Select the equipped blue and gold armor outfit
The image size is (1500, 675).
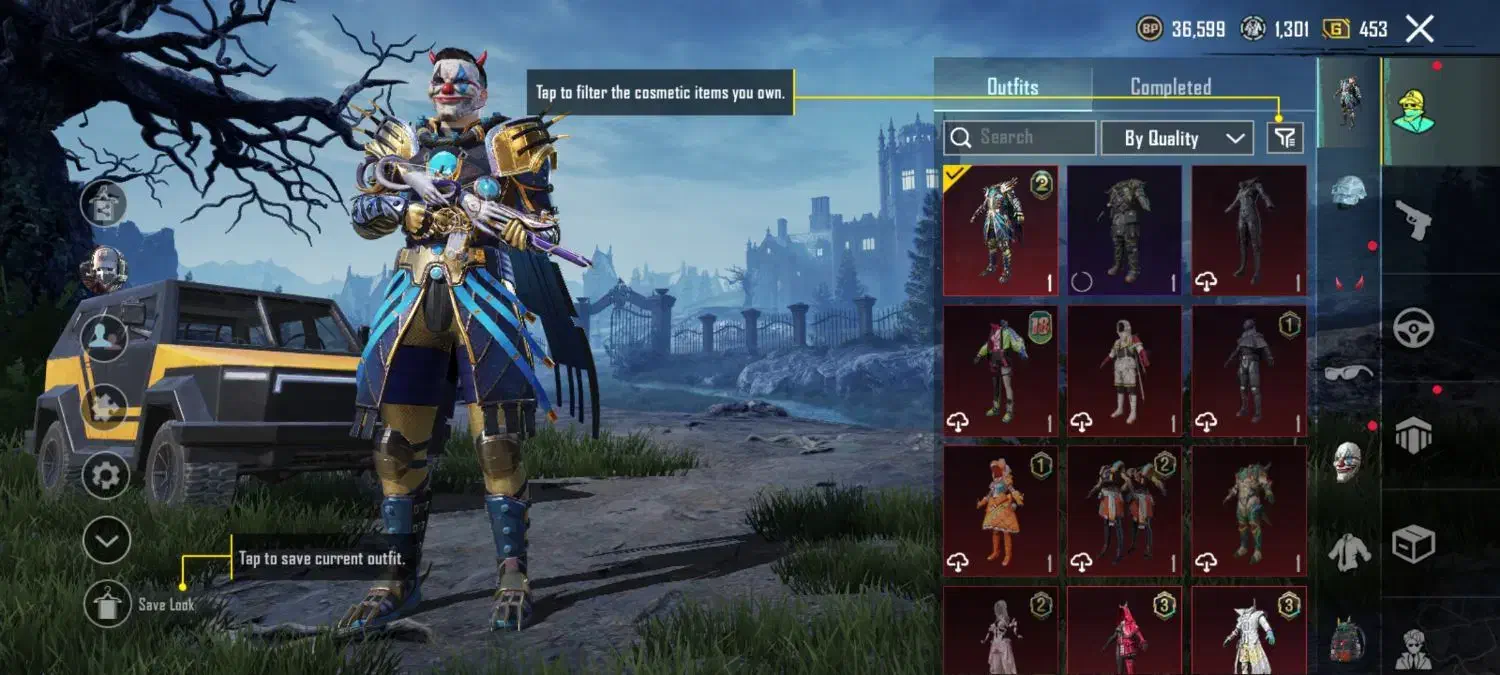[x=1000, y=230]
